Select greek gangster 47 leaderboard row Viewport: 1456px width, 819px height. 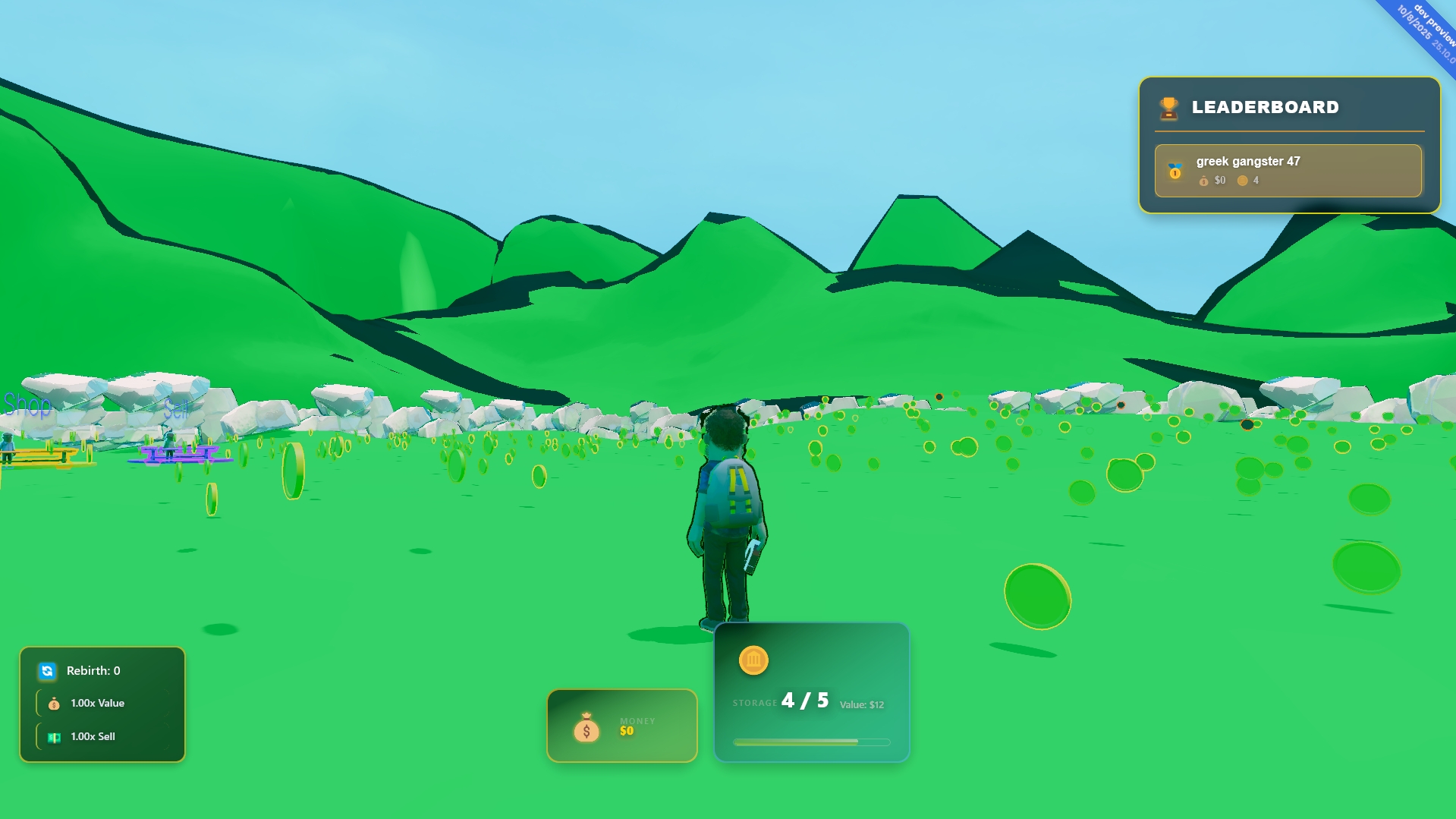[x=1288, y=171]
